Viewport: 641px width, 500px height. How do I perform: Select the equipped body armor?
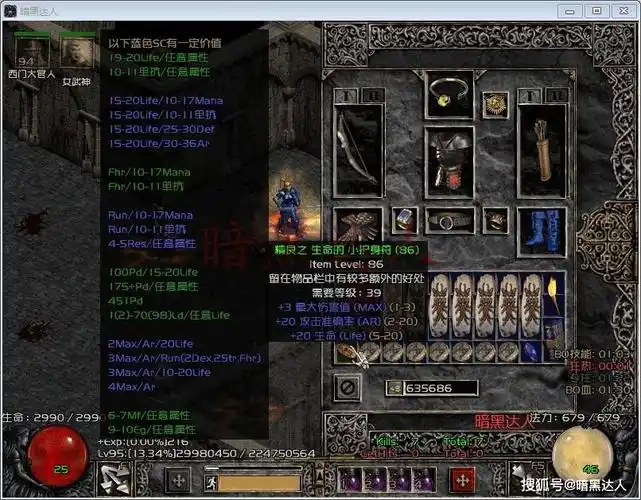click(449, 160)
